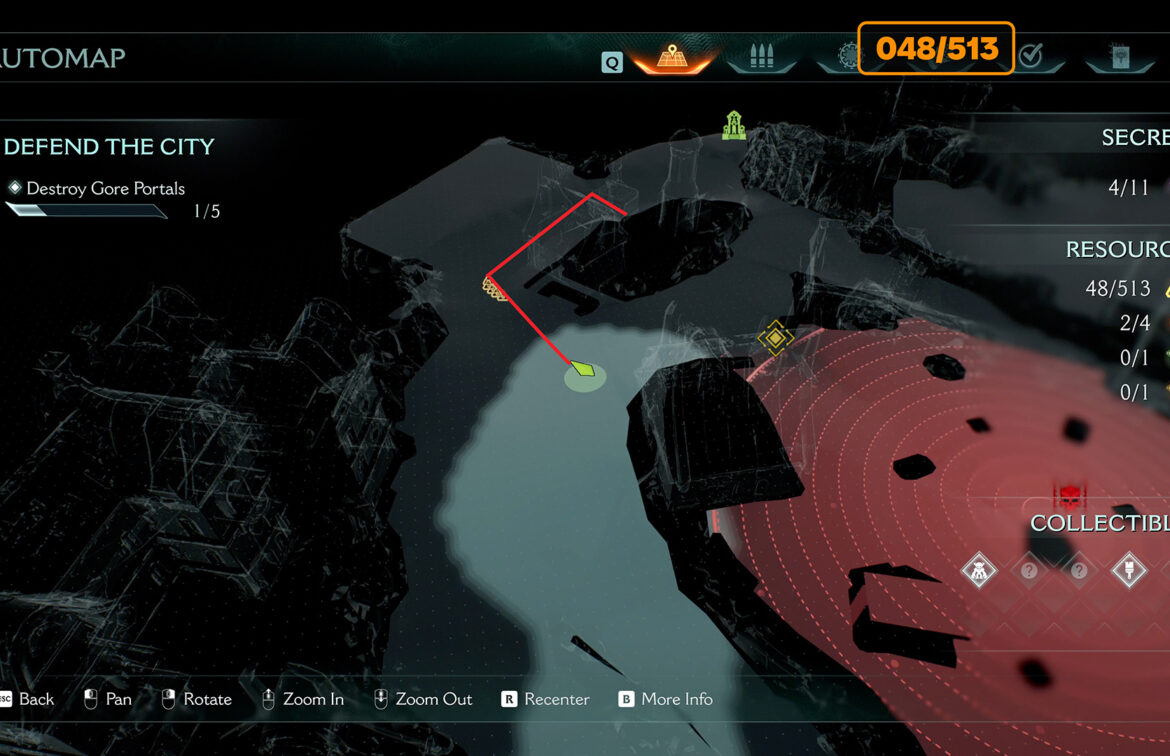This screenshot has height=756, width=1170.
Task: Click the red skull enemy marker
Action: tap(1069, 496)
